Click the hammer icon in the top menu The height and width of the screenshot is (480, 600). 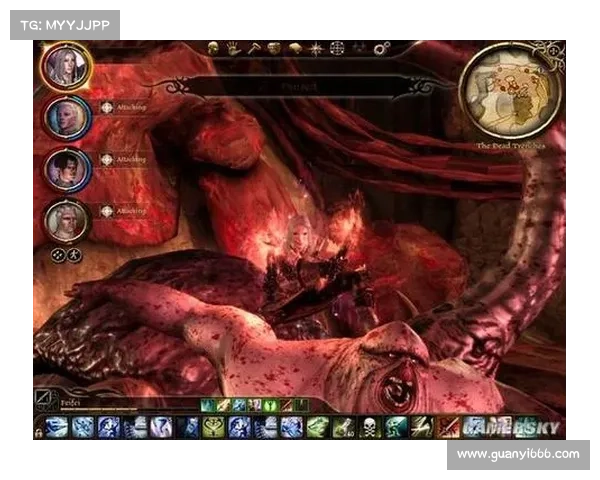point(252,47)
